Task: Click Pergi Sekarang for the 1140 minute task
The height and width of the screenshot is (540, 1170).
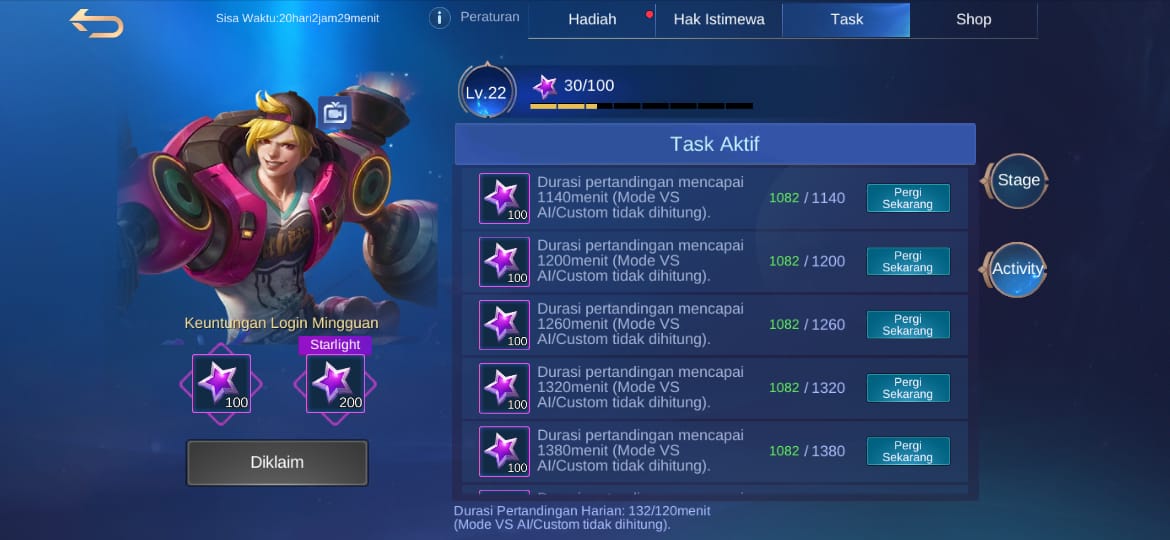Action: click(907, 198)
